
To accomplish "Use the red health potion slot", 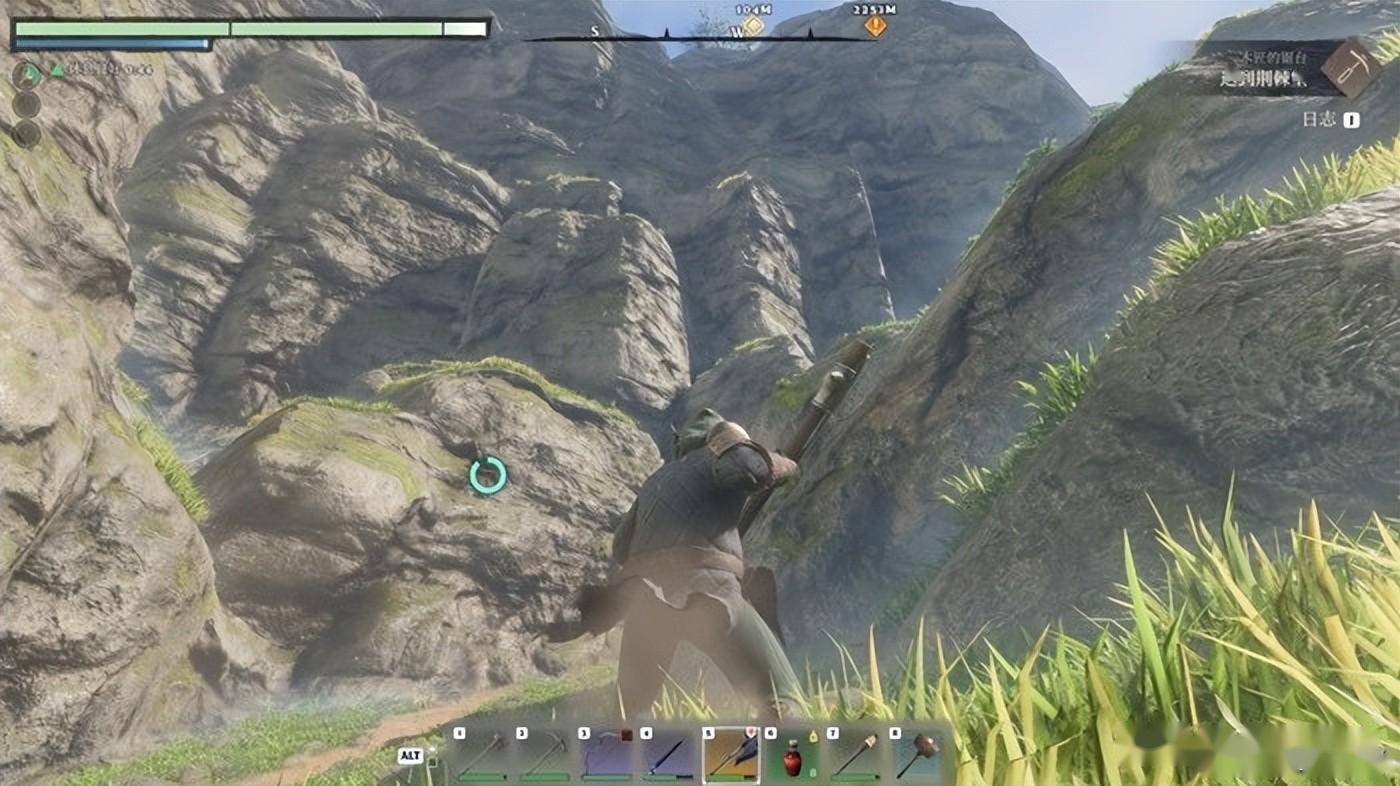I will 793,757.
